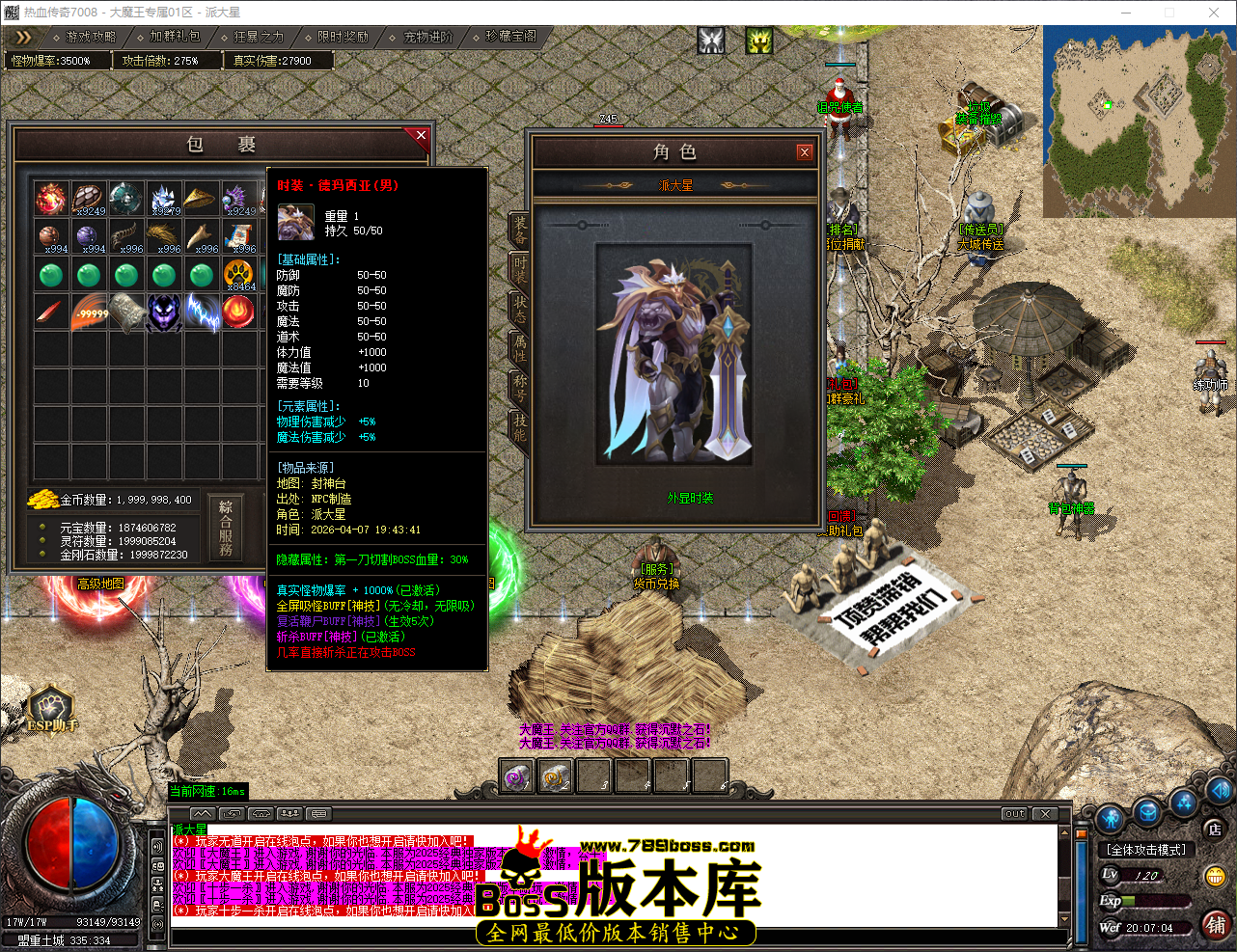Open the chat channel selector dropdown
1237x952 pixels.
[x=318, y=814]
